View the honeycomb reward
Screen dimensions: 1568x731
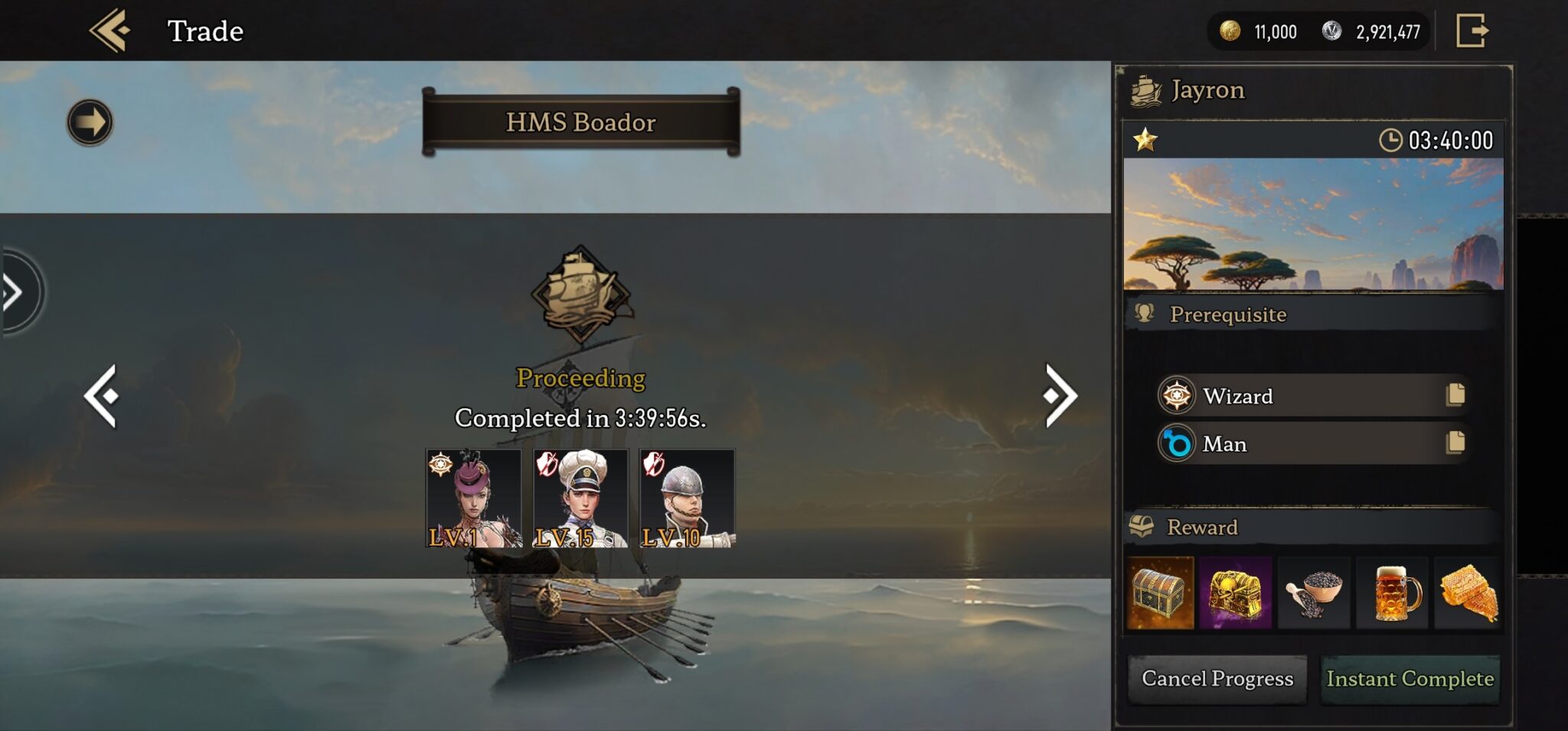pyautogui.click(x=1468, y=593)
